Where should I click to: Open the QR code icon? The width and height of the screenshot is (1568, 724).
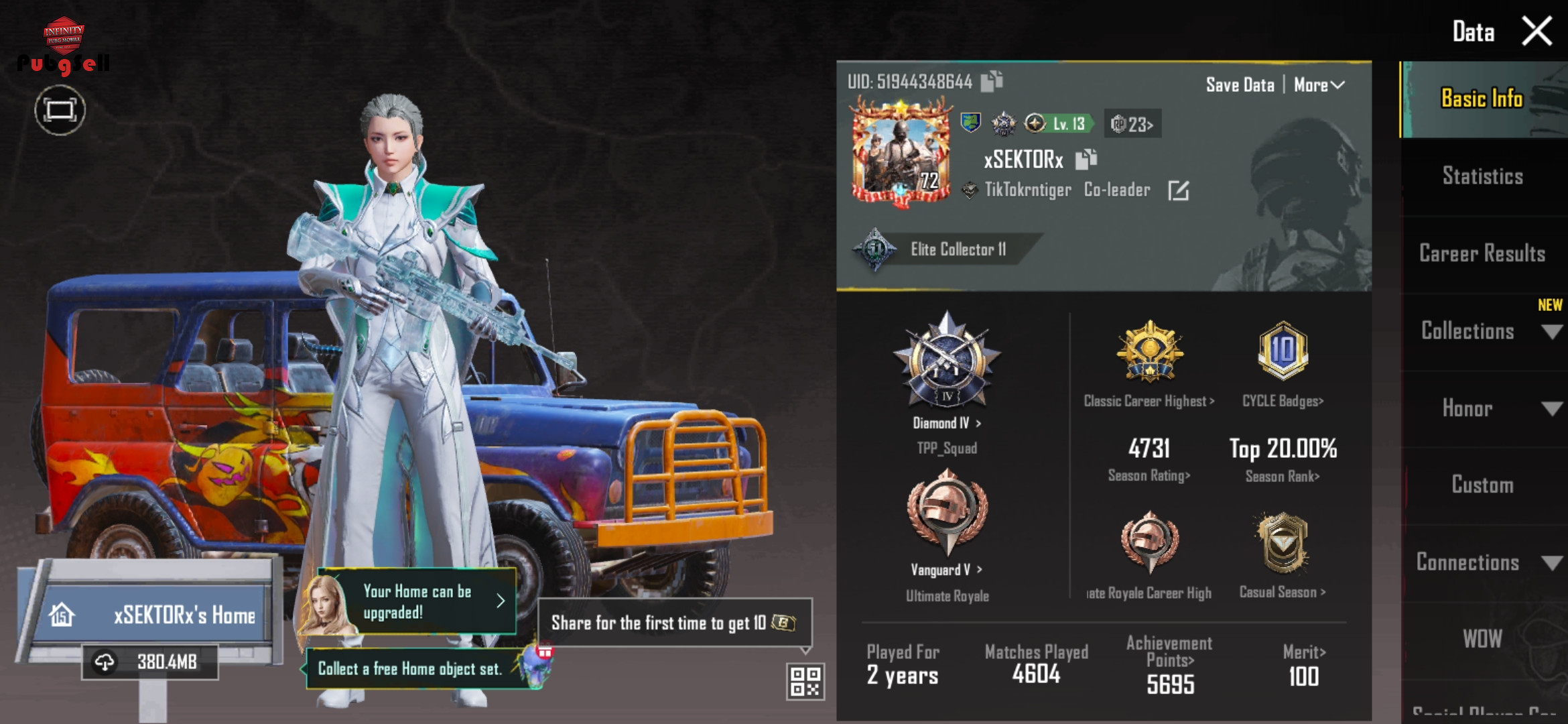click(x=805, y=681)
